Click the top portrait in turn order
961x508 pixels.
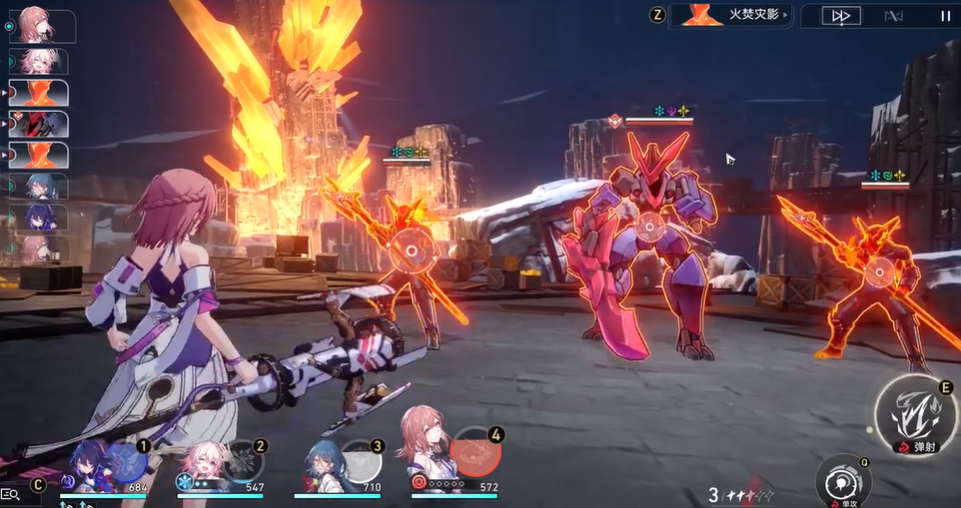42,27
